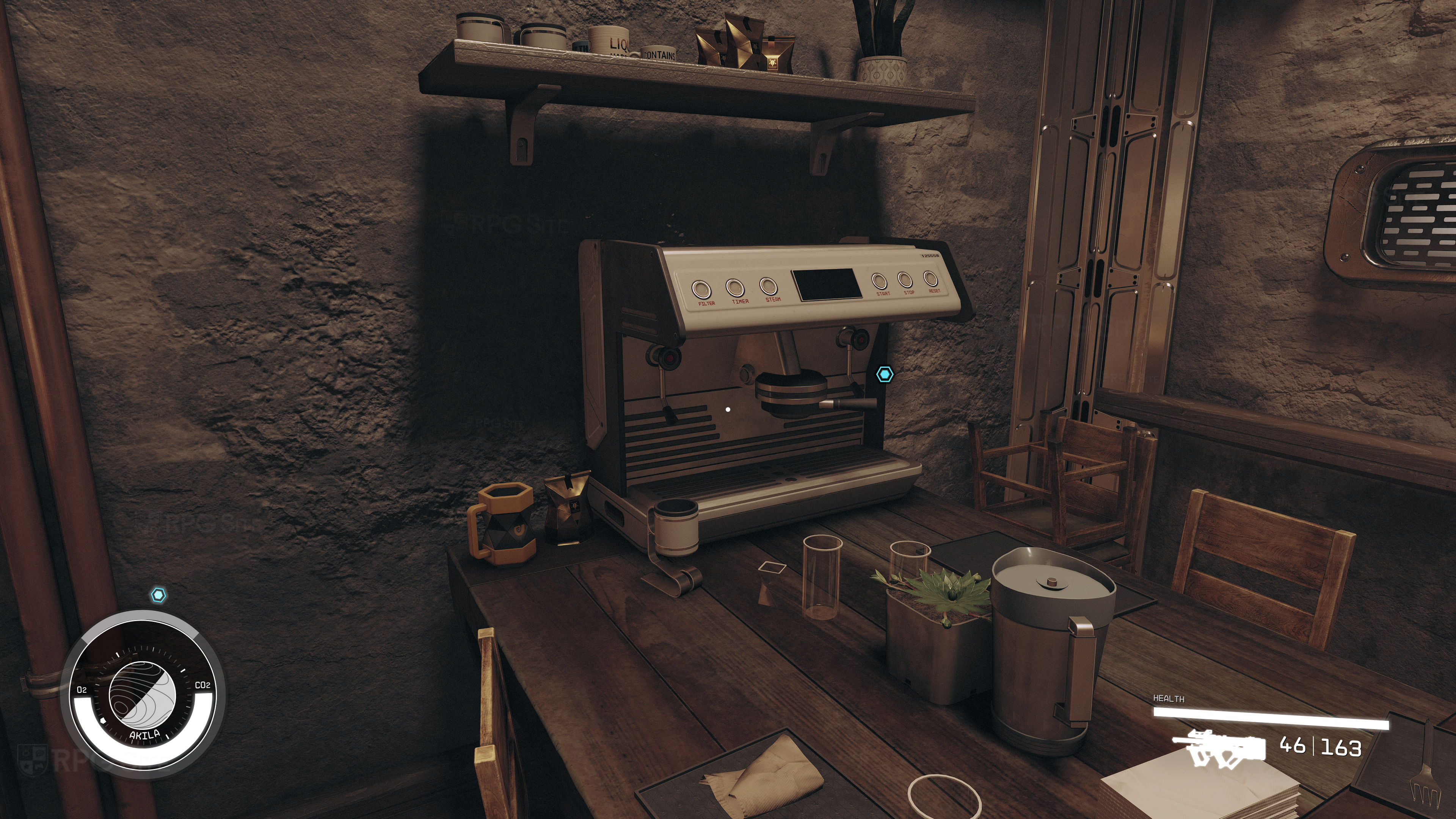Image resolution: width=1456 pixels, height=819 pixels.
Task: Click the Akila watch compass dial
Action: click(143, 695)
